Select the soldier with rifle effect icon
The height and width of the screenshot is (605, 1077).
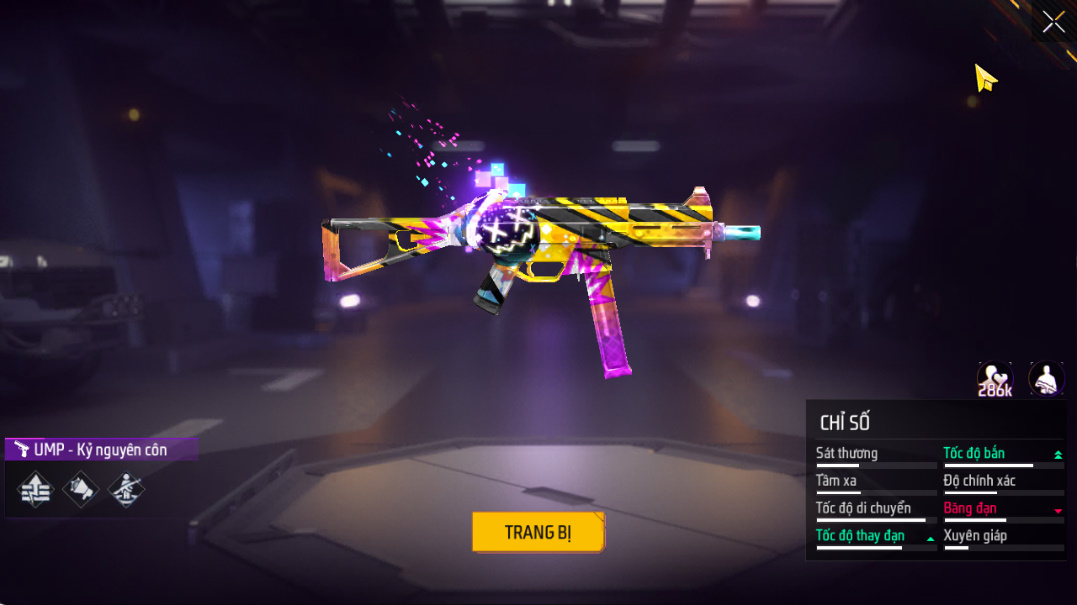click(126, 489)
